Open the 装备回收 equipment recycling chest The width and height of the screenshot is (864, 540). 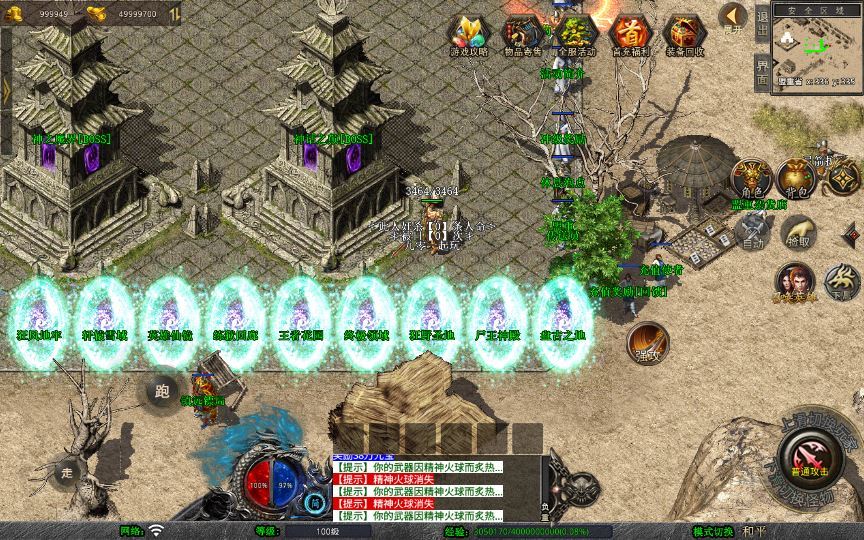[684, 34]
